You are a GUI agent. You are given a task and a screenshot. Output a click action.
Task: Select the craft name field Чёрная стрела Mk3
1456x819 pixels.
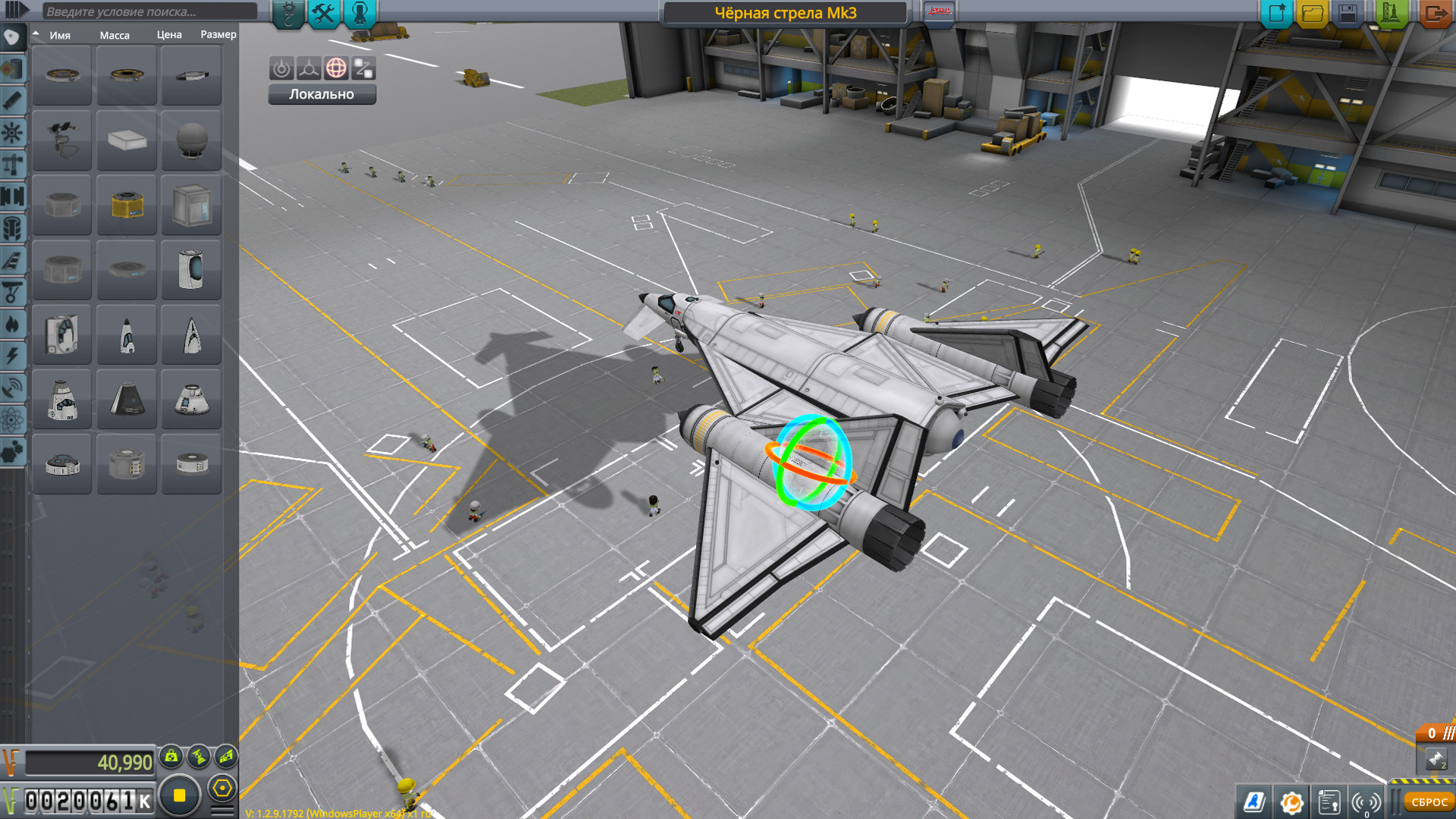click(785, 13)
